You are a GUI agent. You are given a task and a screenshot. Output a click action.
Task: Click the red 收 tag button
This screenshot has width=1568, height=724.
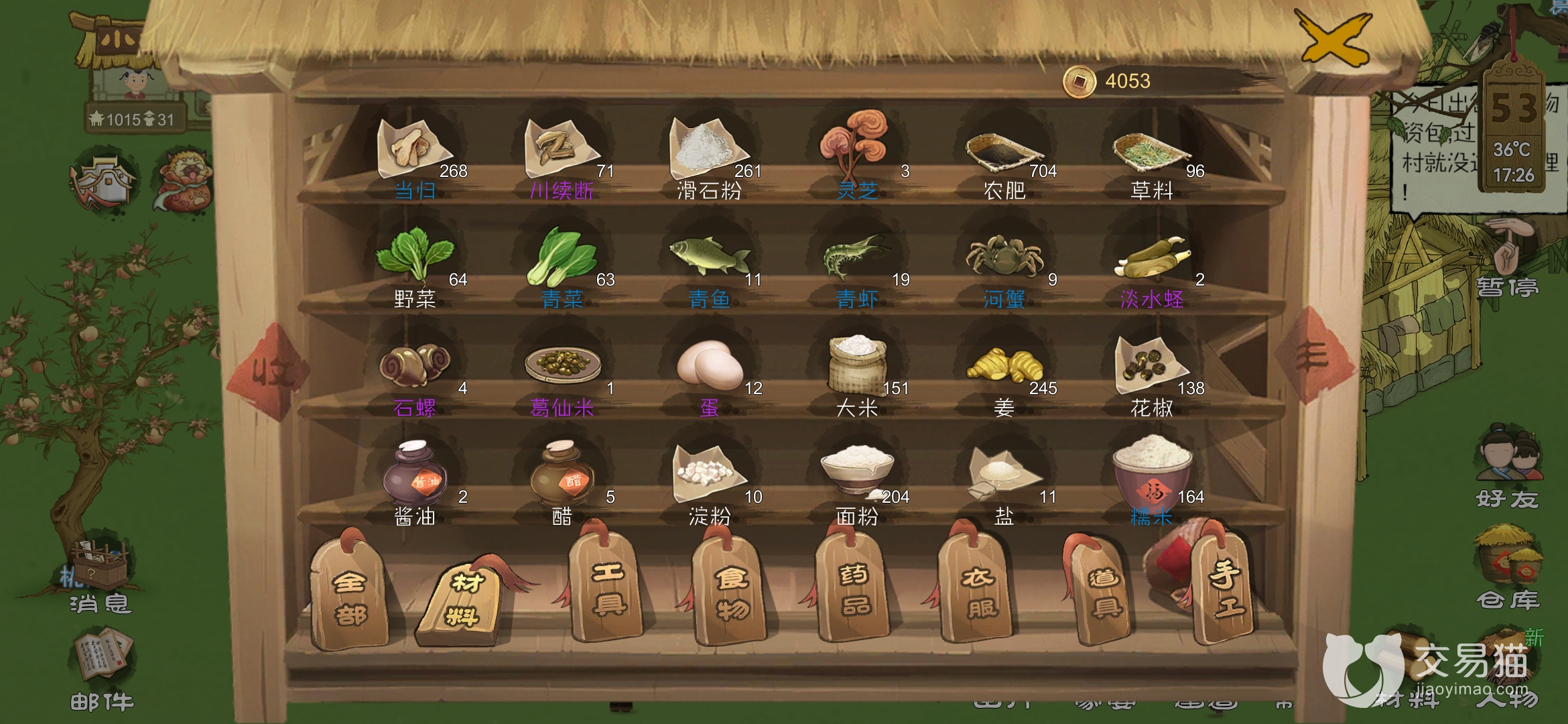(x=268, y=371)
